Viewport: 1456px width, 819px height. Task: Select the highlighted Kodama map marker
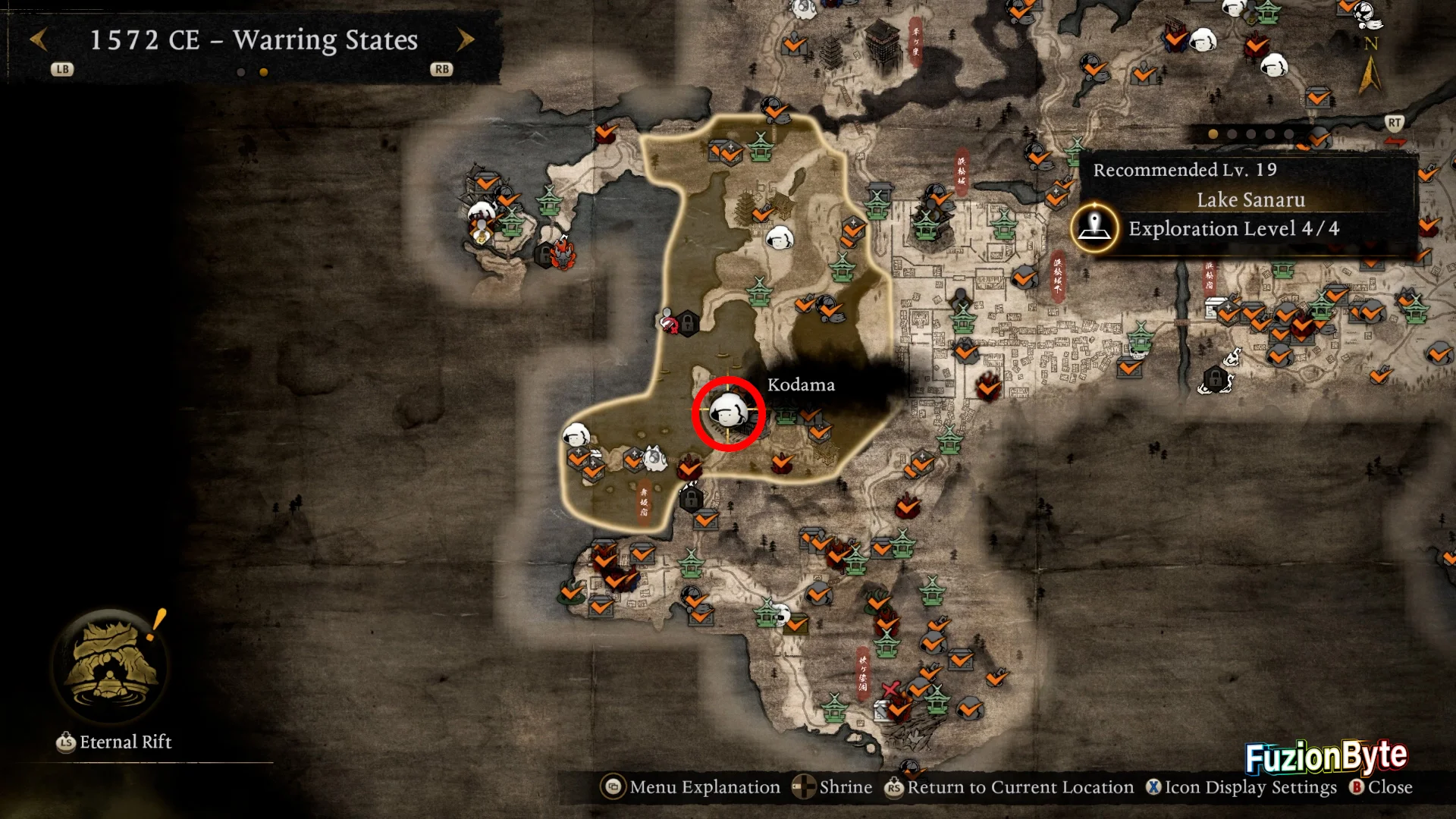click(x=728, y=413)
